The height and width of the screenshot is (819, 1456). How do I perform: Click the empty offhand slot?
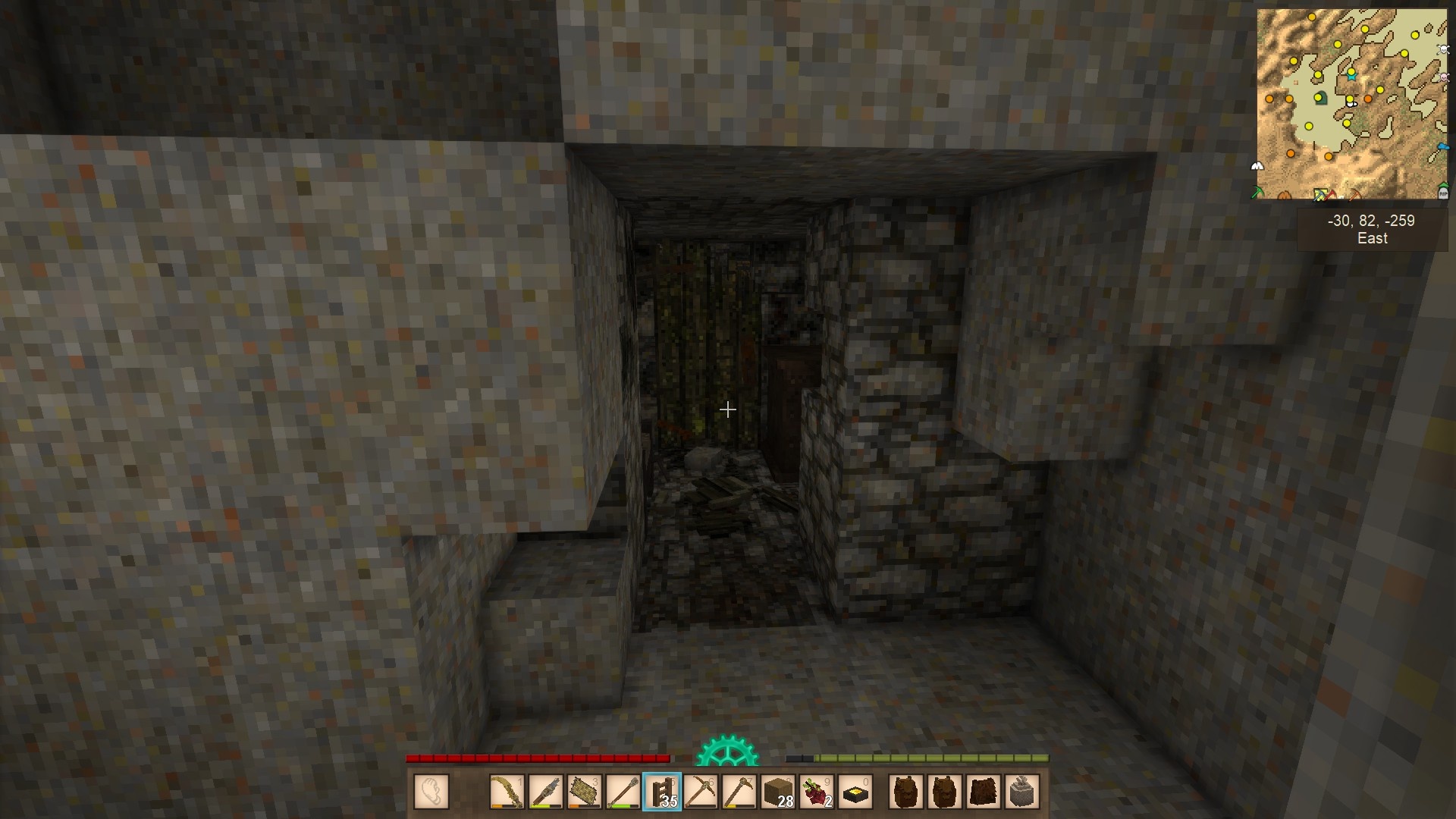pos(431,792)
